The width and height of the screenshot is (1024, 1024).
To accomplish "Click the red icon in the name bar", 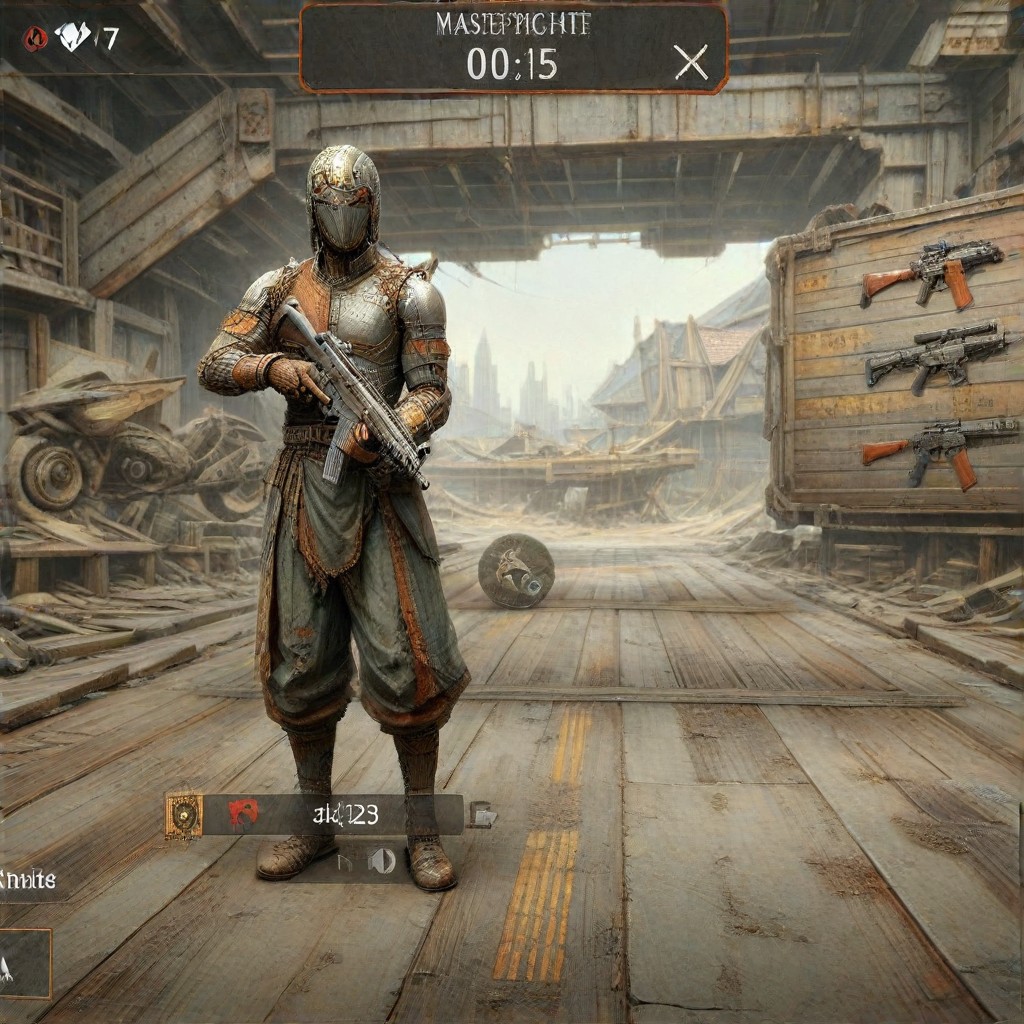I will [x=243, y=814].
